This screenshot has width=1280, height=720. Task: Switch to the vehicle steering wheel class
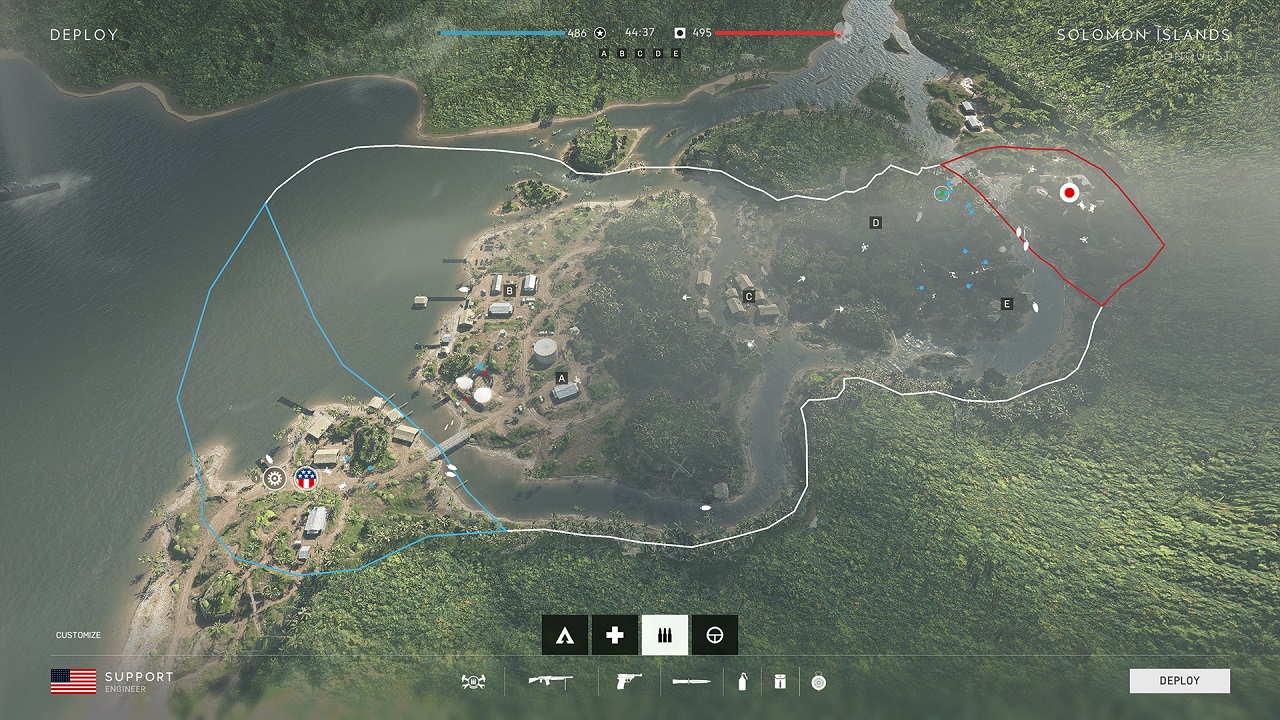coord(714,635)
